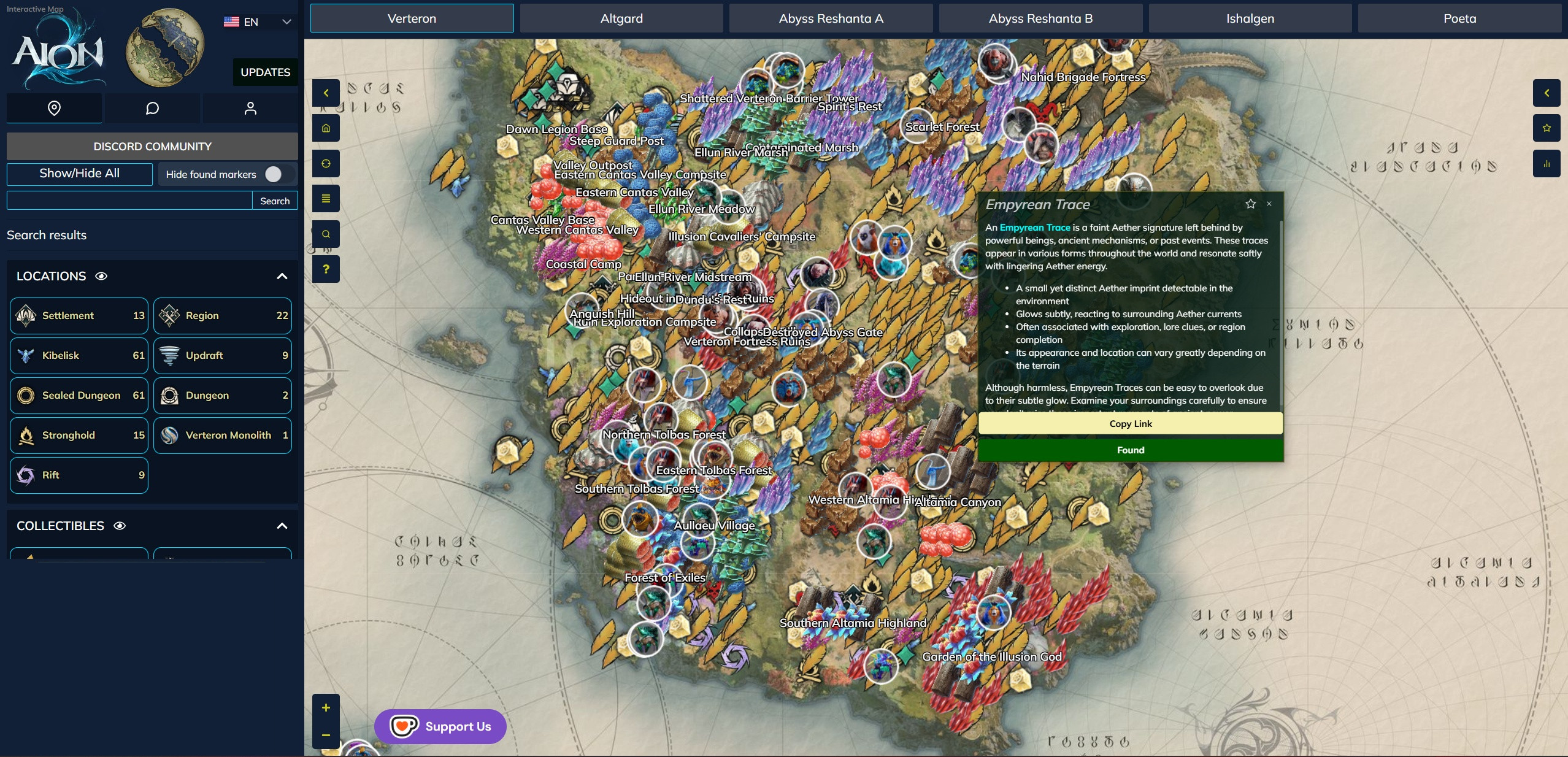Switch to the Altgard map tab
The width and height of the screenshot is (1568, 757).
621,18
